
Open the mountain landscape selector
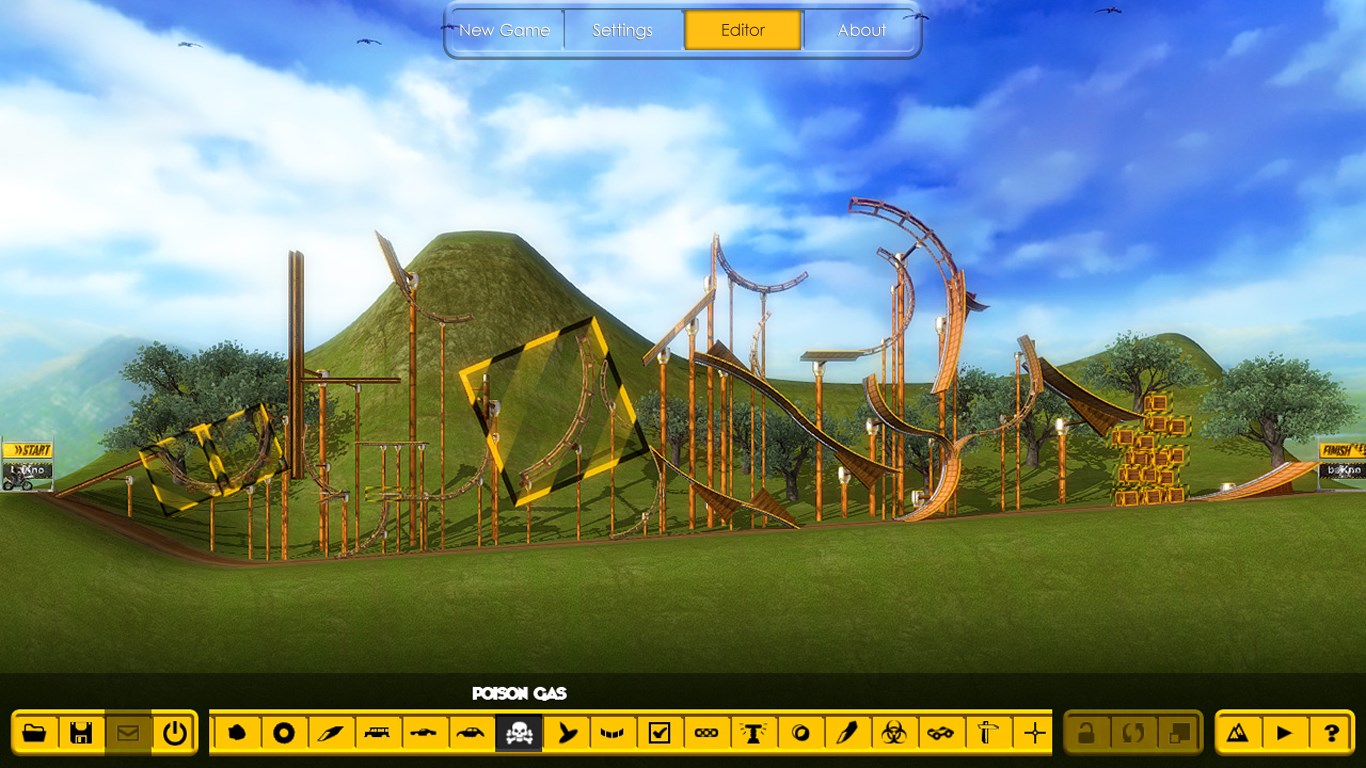[x=1238, y=733]
